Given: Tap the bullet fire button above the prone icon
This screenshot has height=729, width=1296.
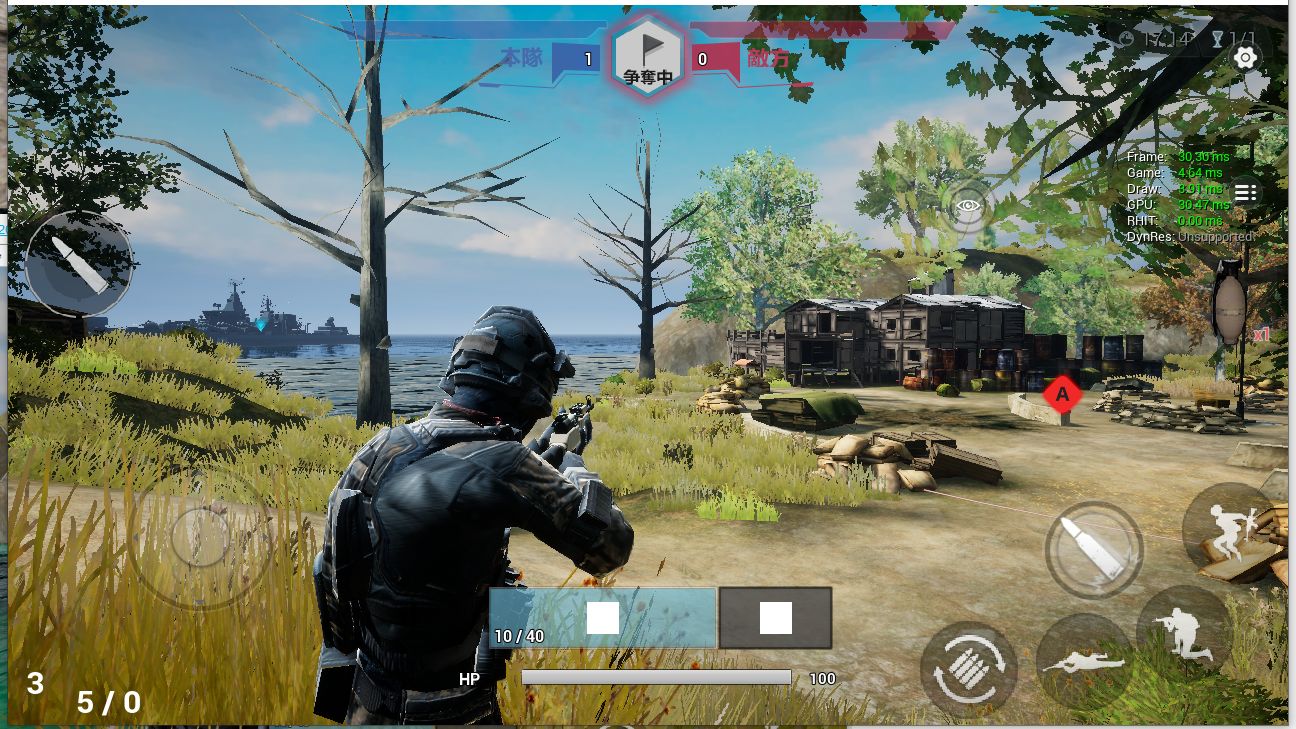Looking at the screenshot, I should 1093,549.
